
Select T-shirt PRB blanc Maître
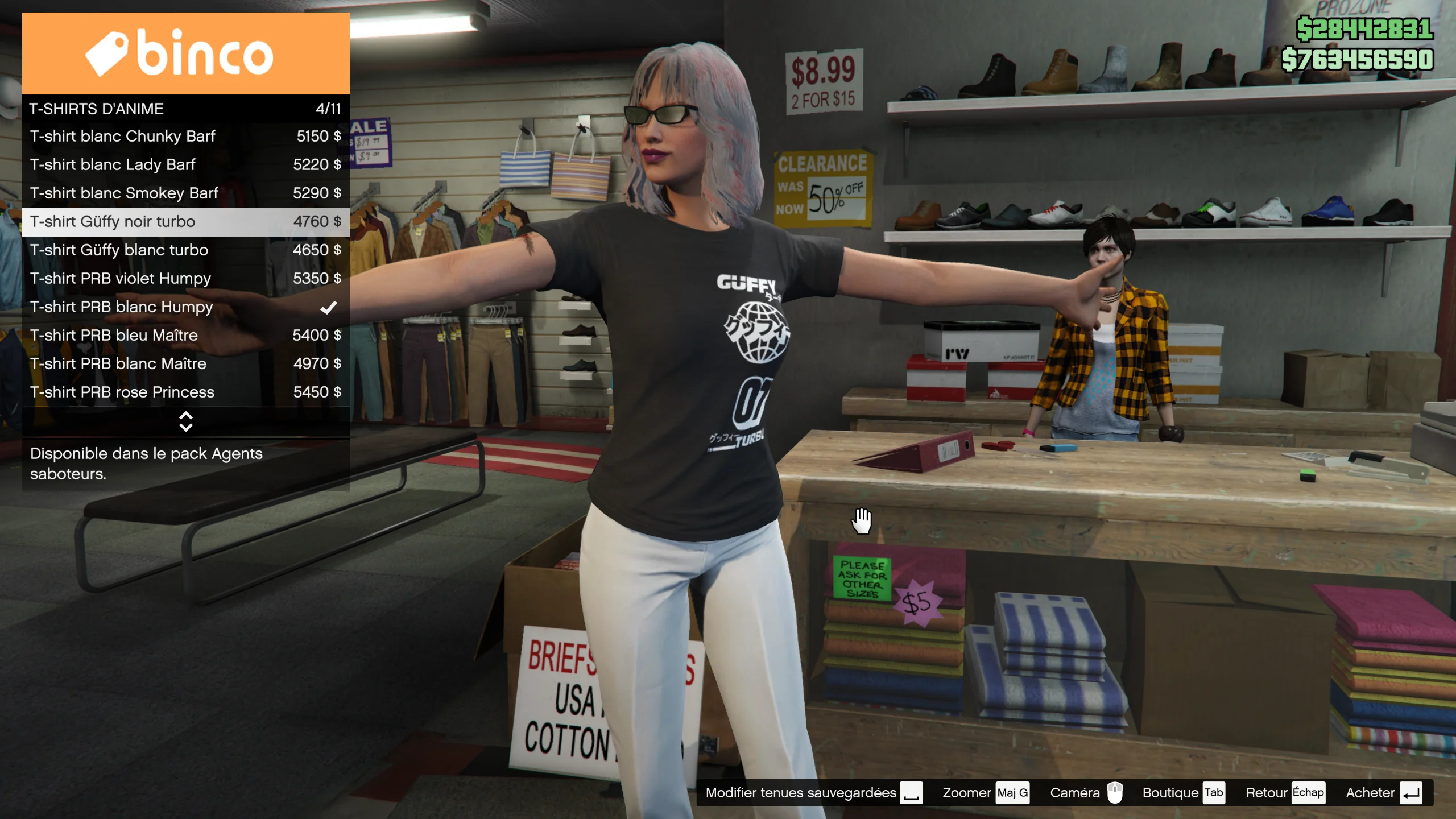(x=185, y=364)
